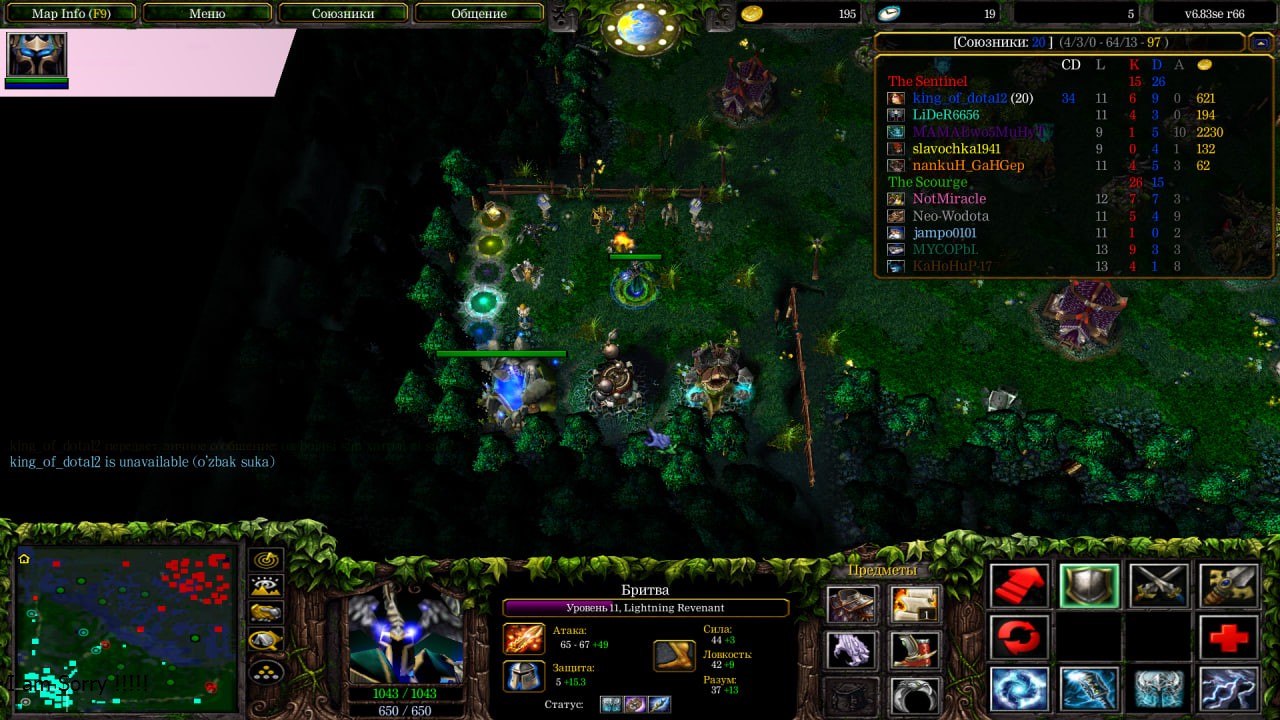
Task: Open hero abilities with the red cross
Action: (1229, 638)
